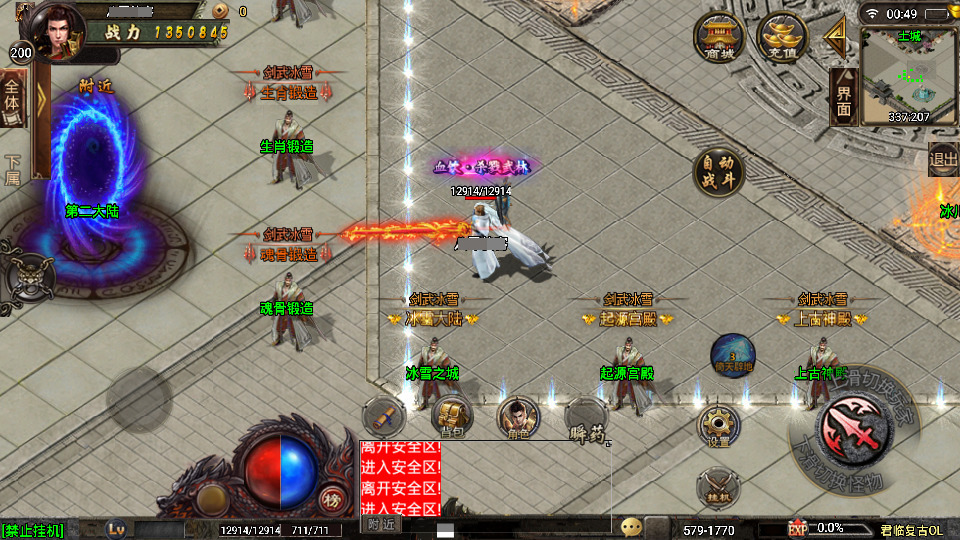This screenshot has width=960, height=540.
Task: Cast the blue 霸天辟地 skill
Action: [x=732, y=356]
